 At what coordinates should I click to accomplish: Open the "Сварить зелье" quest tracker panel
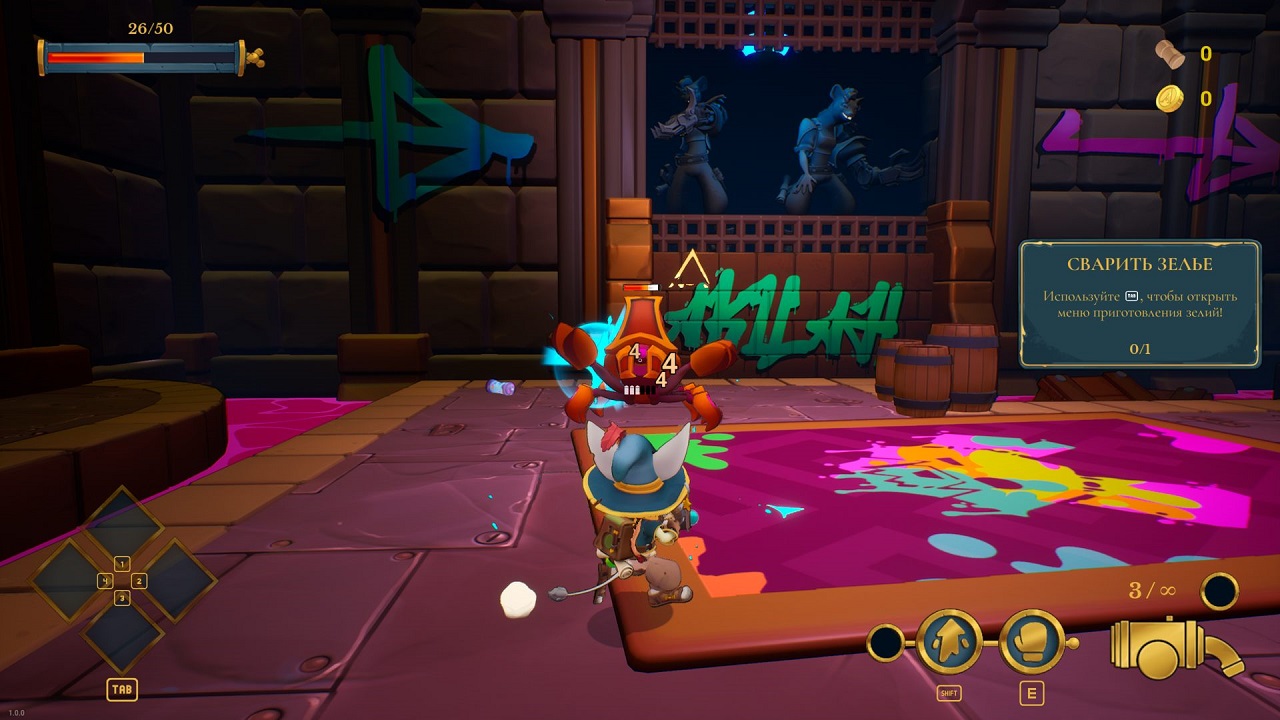tap(1139, 304)
